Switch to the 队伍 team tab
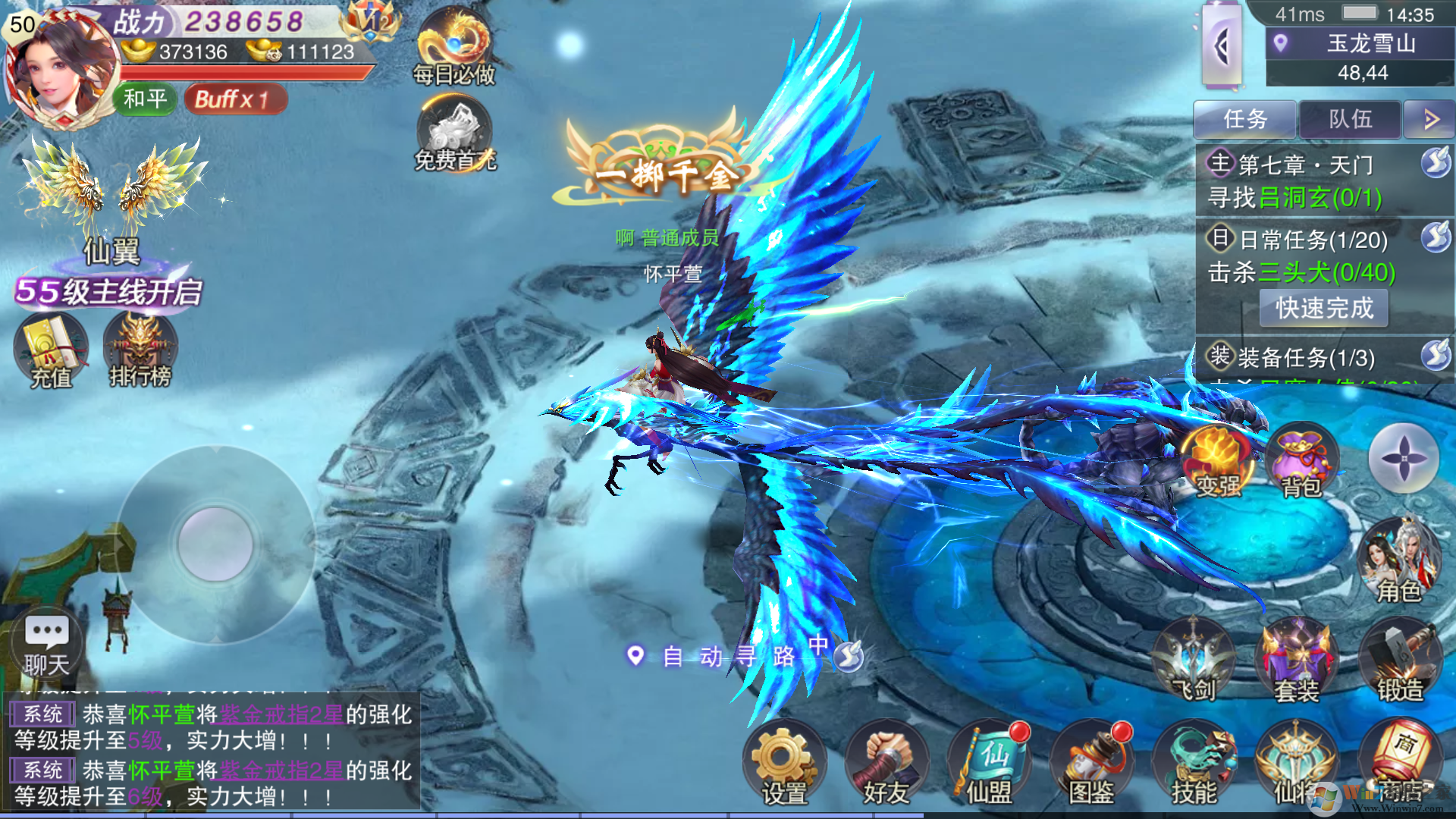Image resolution: width=1456 pixels, height=819 pixels. point(1350,119)
